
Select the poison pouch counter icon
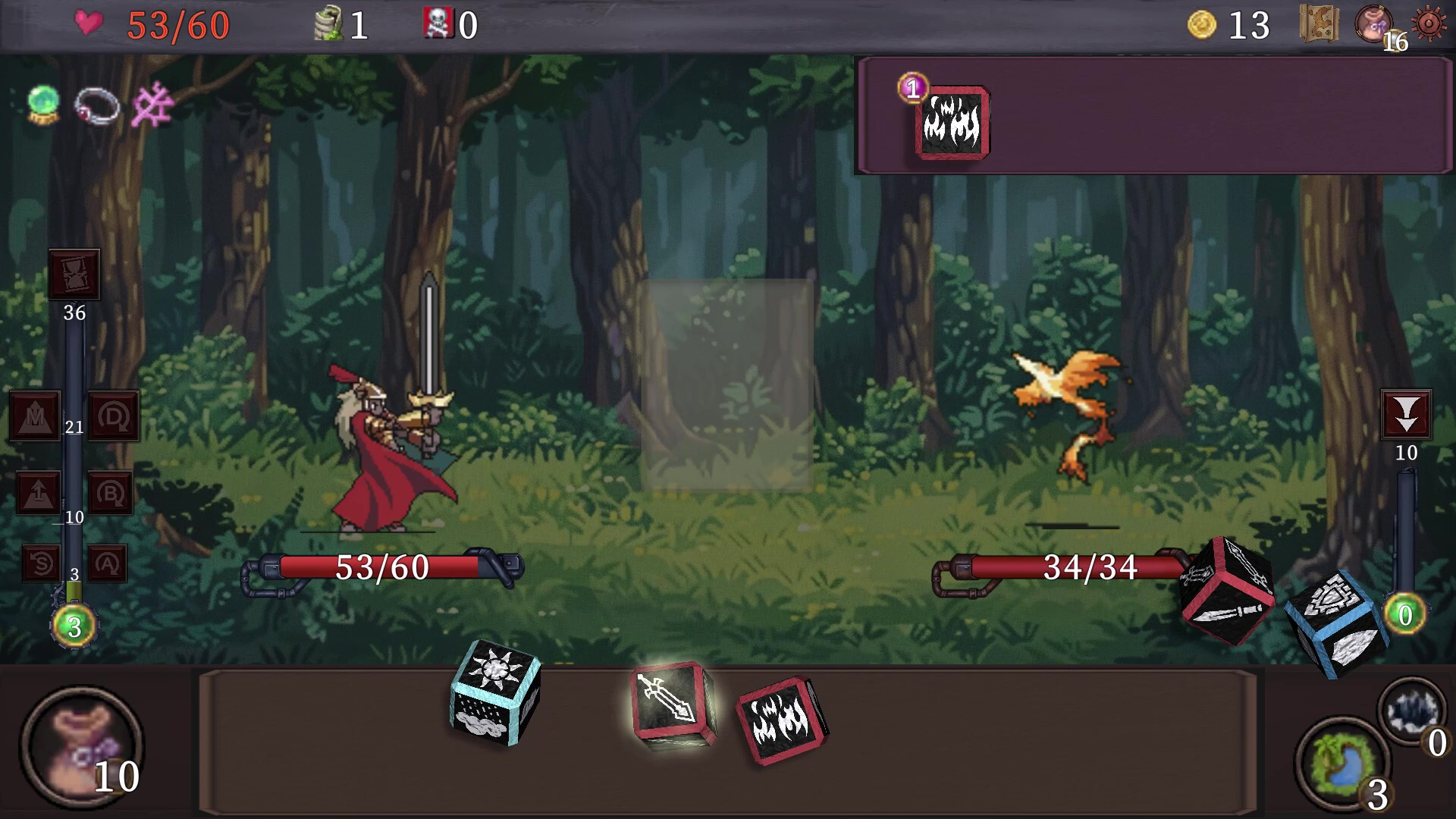[328, 23]
